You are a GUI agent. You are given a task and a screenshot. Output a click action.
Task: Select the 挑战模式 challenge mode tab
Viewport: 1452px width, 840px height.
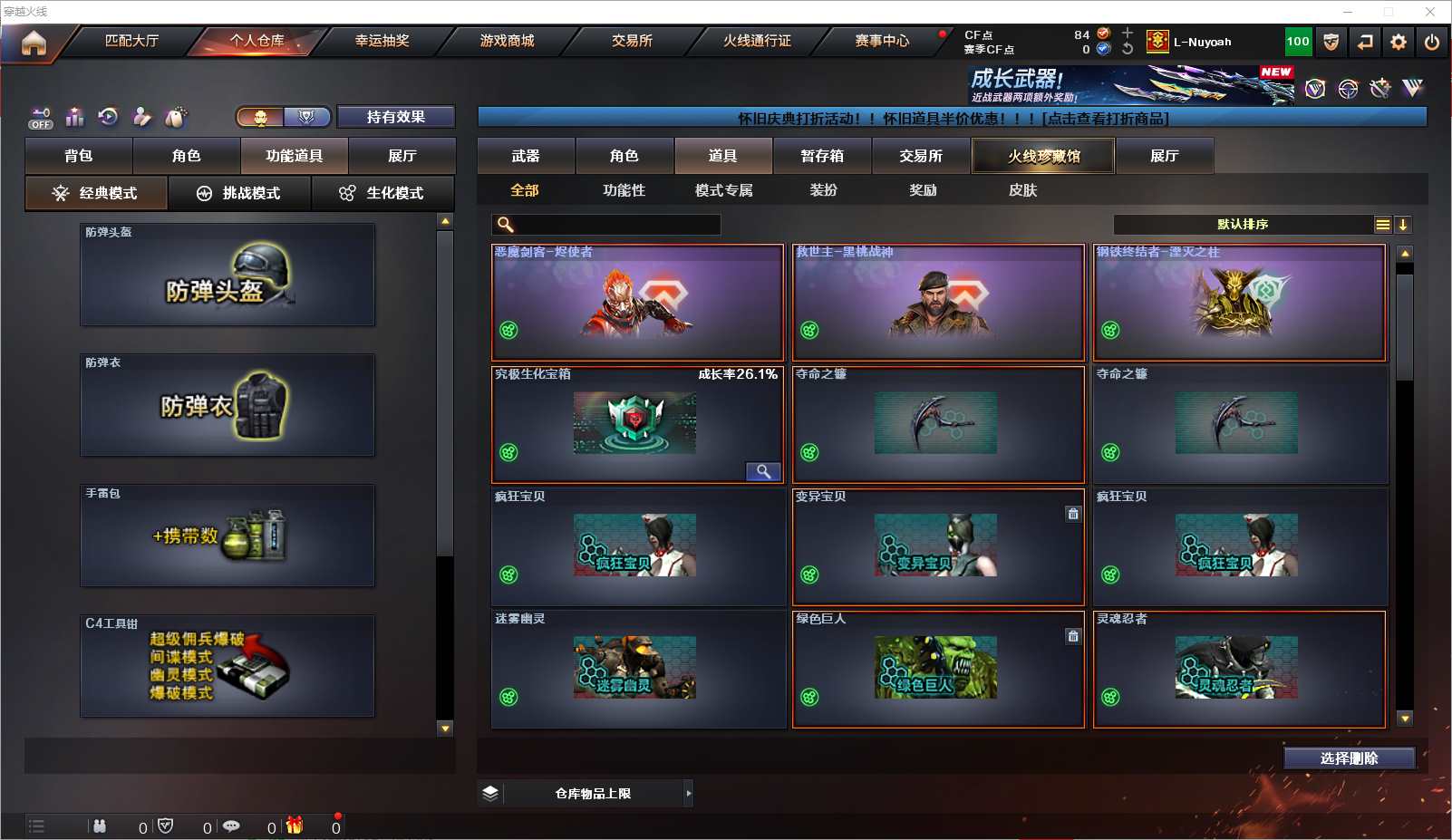239,193
